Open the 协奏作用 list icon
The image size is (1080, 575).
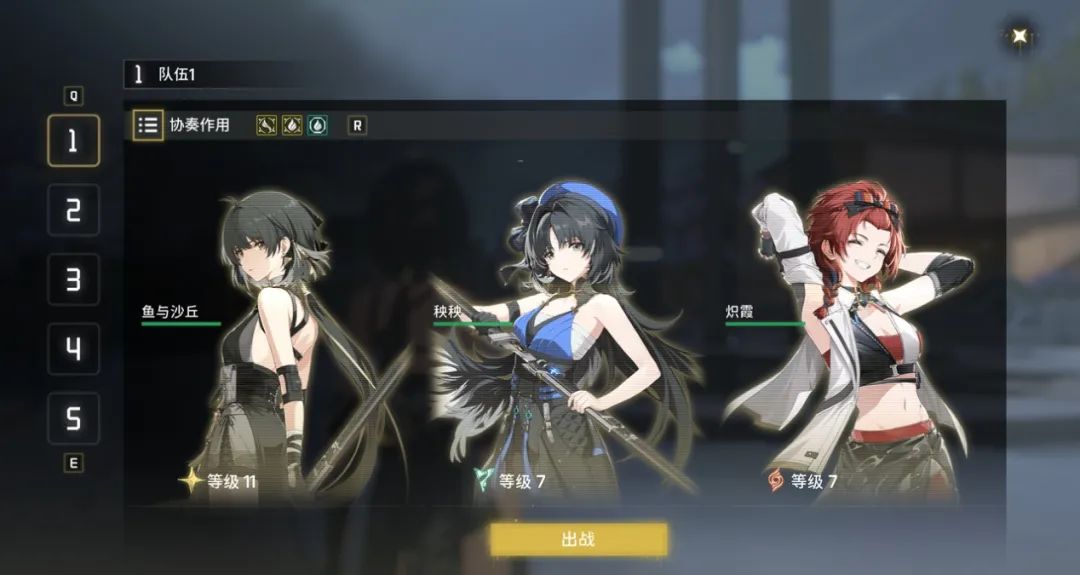click(x=148, y=125)
